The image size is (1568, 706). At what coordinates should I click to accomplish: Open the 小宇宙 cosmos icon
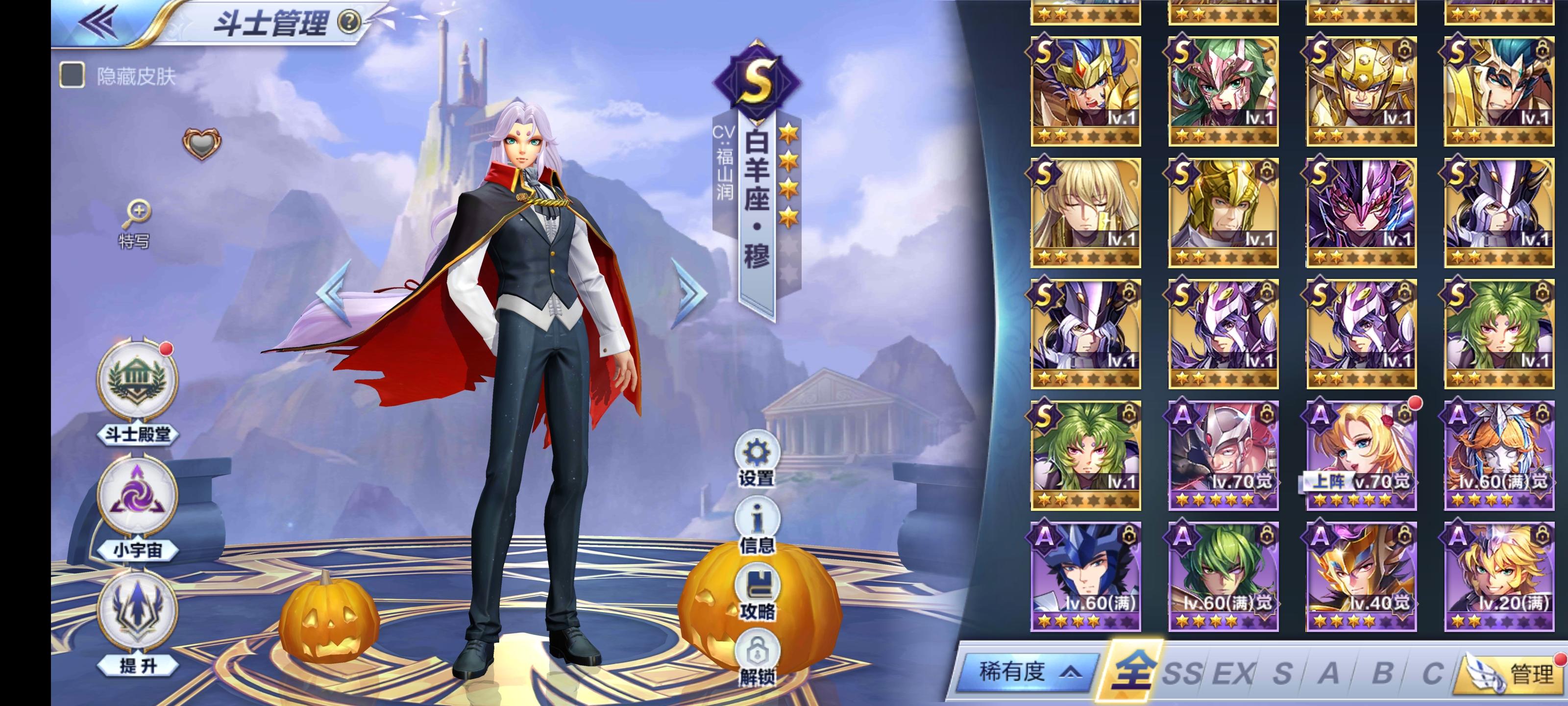[x=137, y=495]
